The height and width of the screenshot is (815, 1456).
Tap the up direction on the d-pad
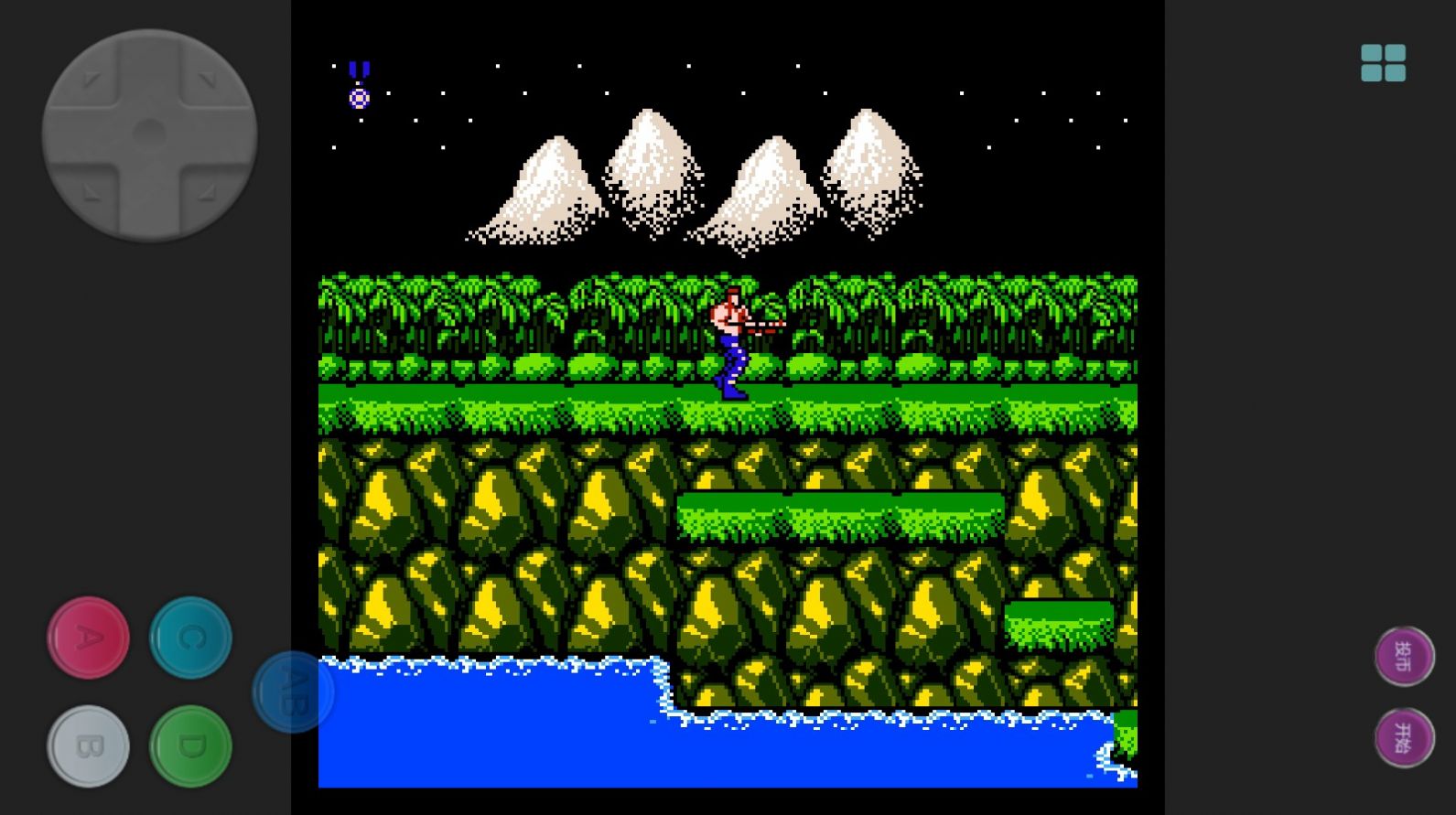click(149, 73)
